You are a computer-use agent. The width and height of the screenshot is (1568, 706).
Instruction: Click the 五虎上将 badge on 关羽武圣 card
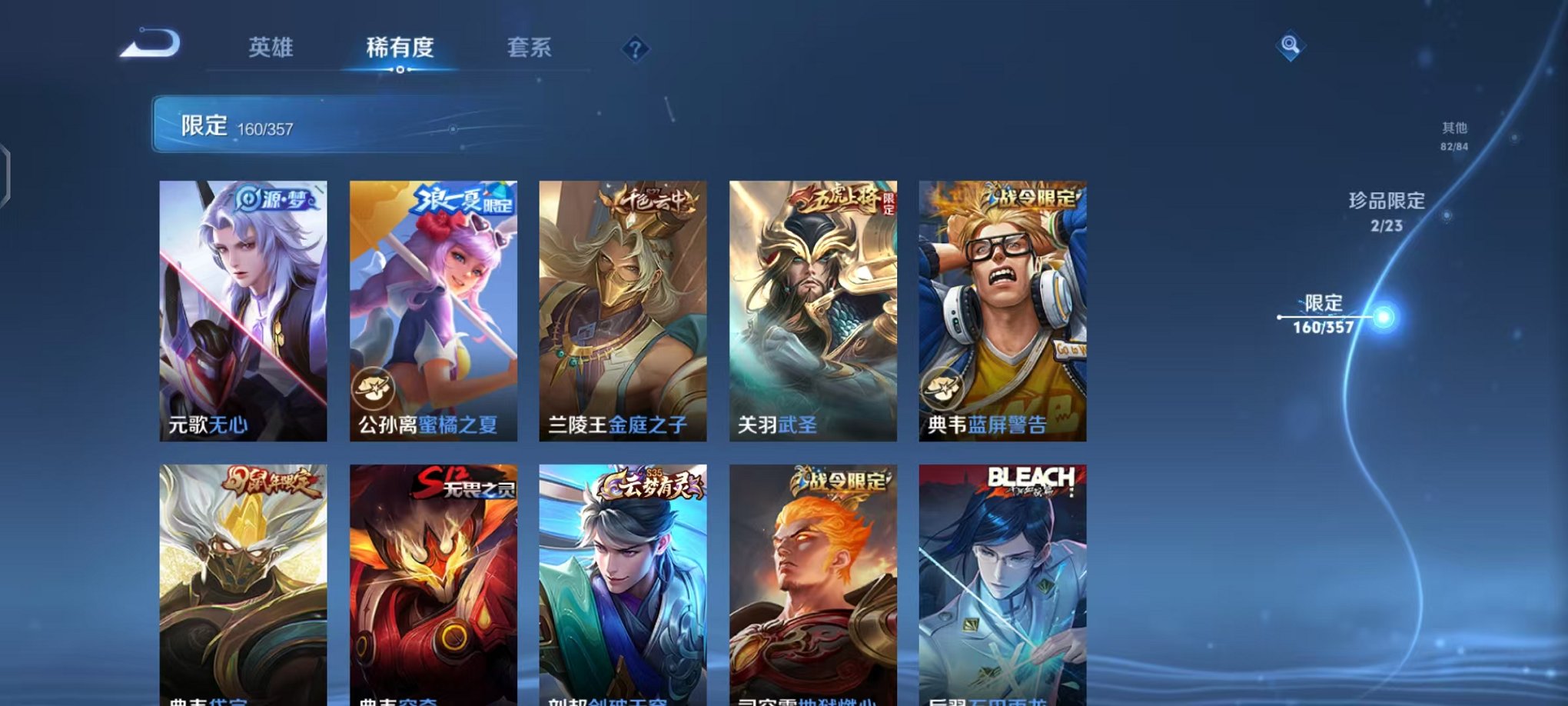[x=832, y=201]
